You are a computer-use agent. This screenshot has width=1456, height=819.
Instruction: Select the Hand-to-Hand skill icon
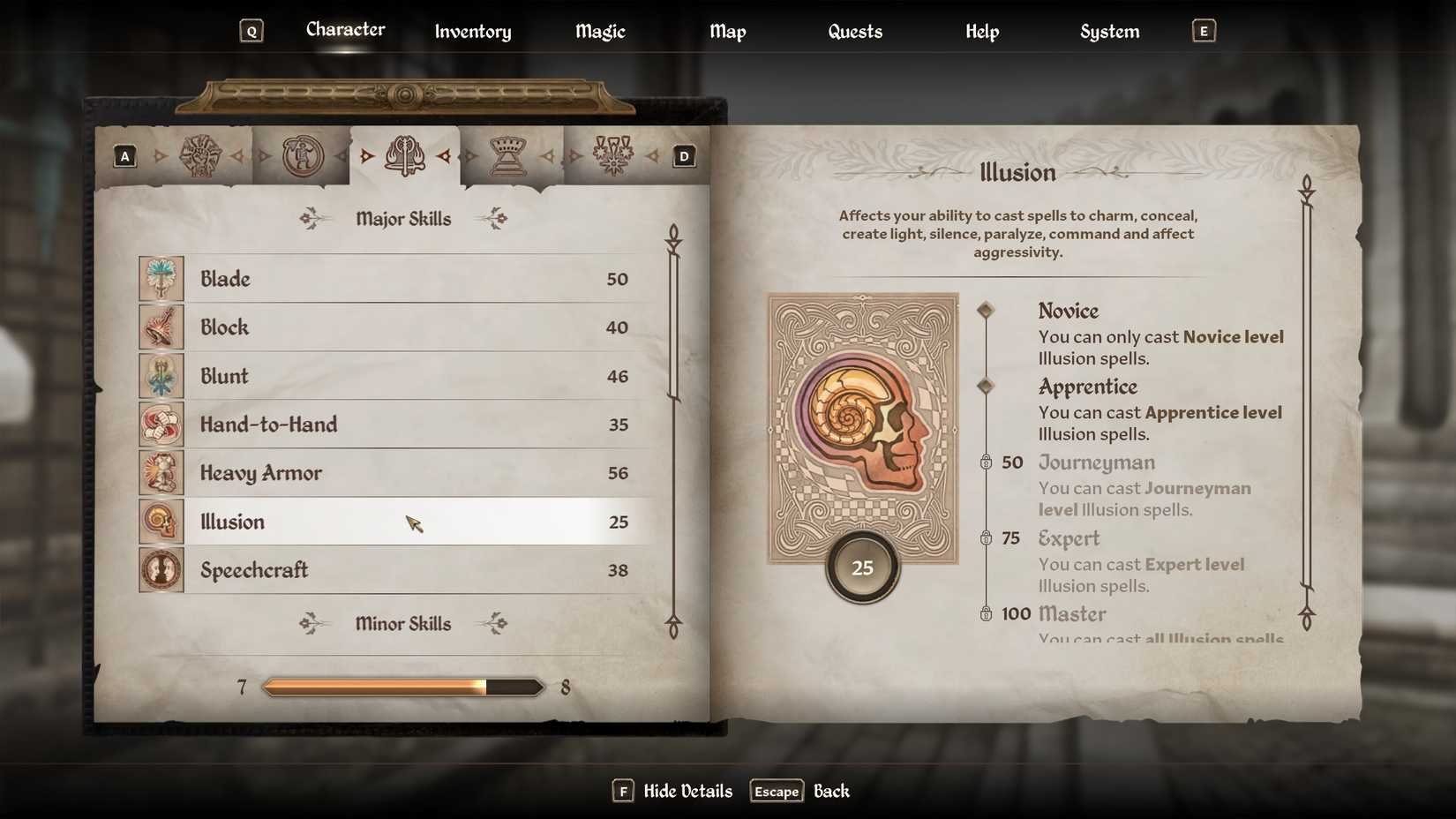point(161,425)
